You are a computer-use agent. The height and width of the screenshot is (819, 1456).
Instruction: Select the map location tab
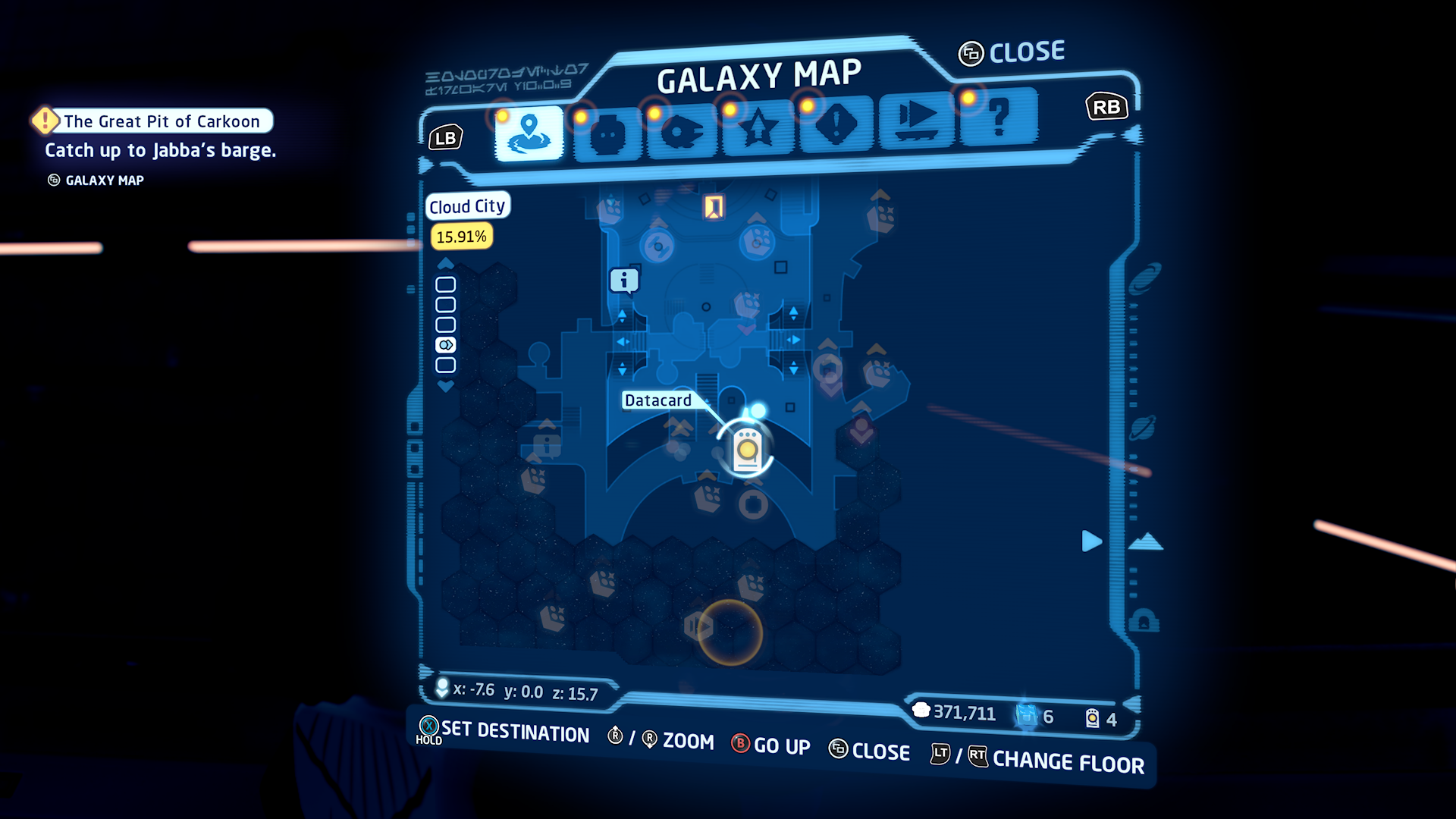[x=529, y=133]
